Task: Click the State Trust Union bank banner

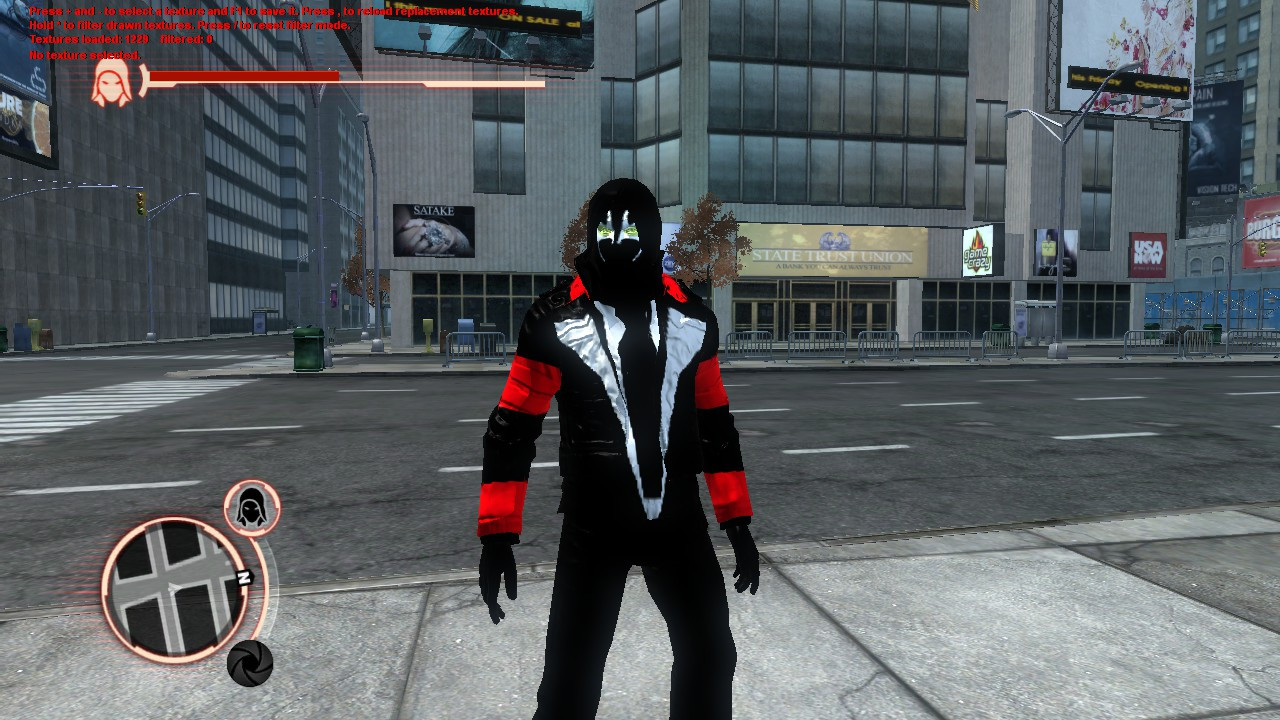Action: (x=835, y=255)
